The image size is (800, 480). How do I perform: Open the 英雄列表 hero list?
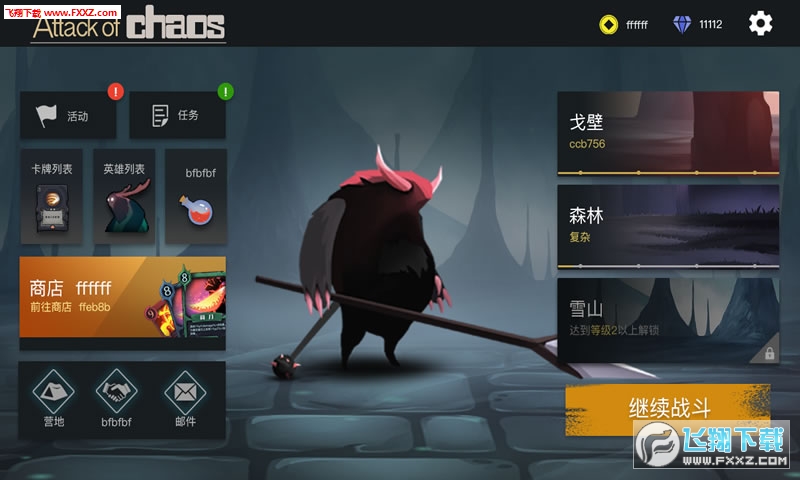124,196
